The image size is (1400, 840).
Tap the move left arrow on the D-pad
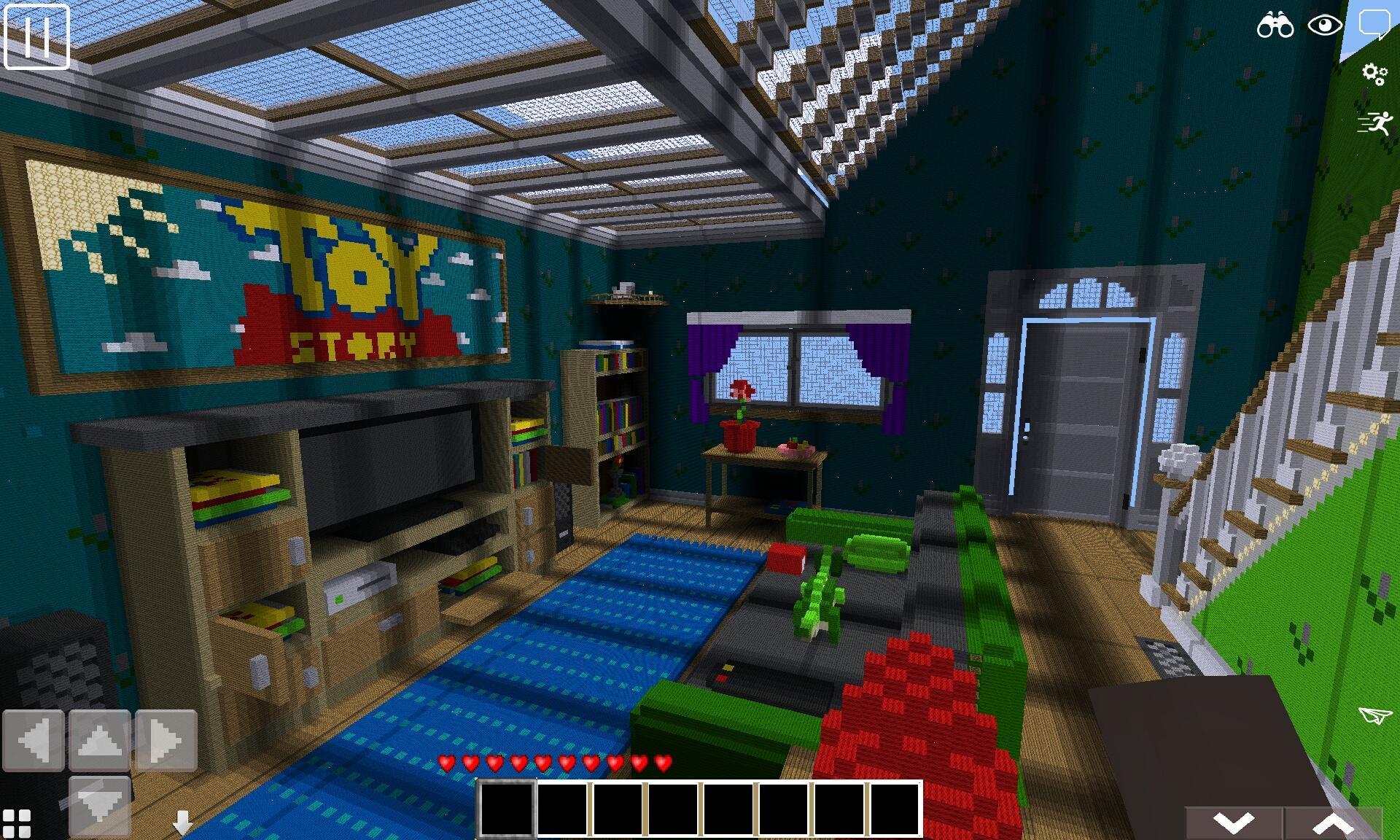[33, 742]
